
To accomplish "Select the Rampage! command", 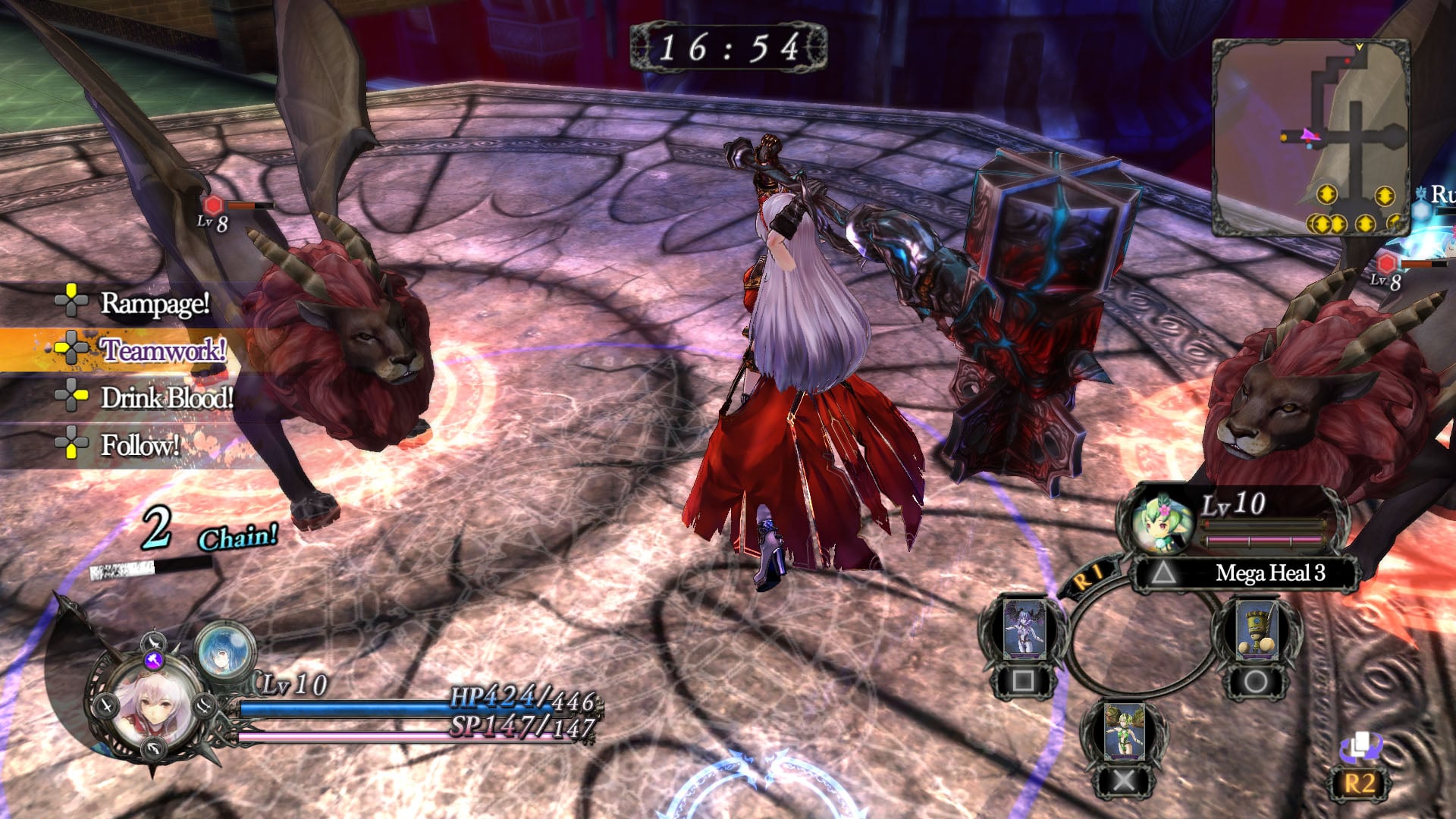I will click(154, 303).
